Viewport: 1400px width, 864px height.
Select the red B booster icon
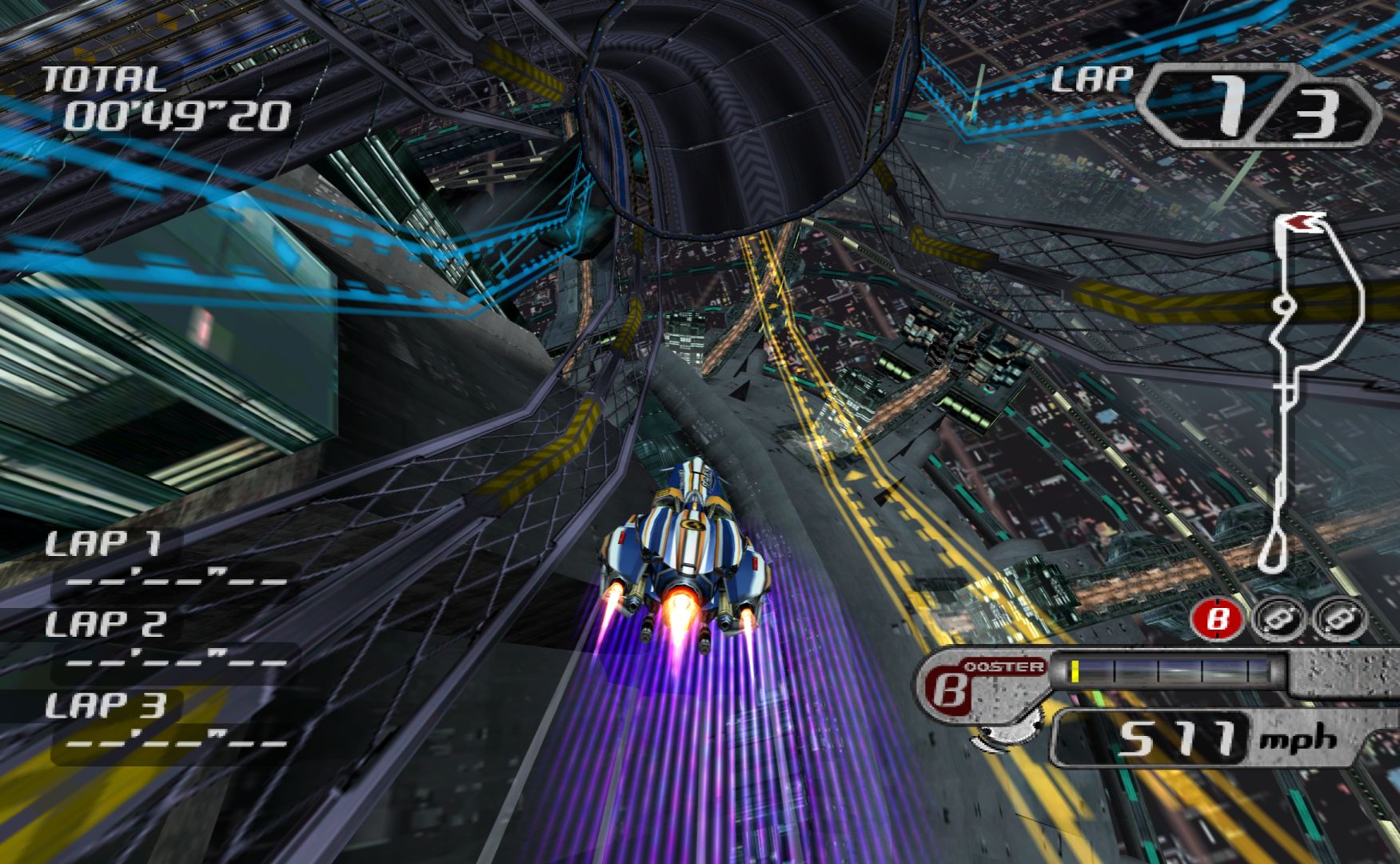click(x=1216, y=619)
